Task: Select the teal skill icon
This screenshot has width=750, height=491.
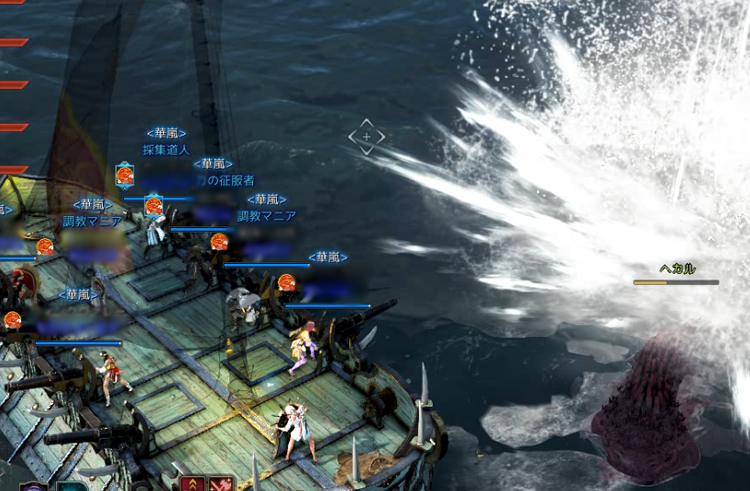Action: tap(70, 487)
